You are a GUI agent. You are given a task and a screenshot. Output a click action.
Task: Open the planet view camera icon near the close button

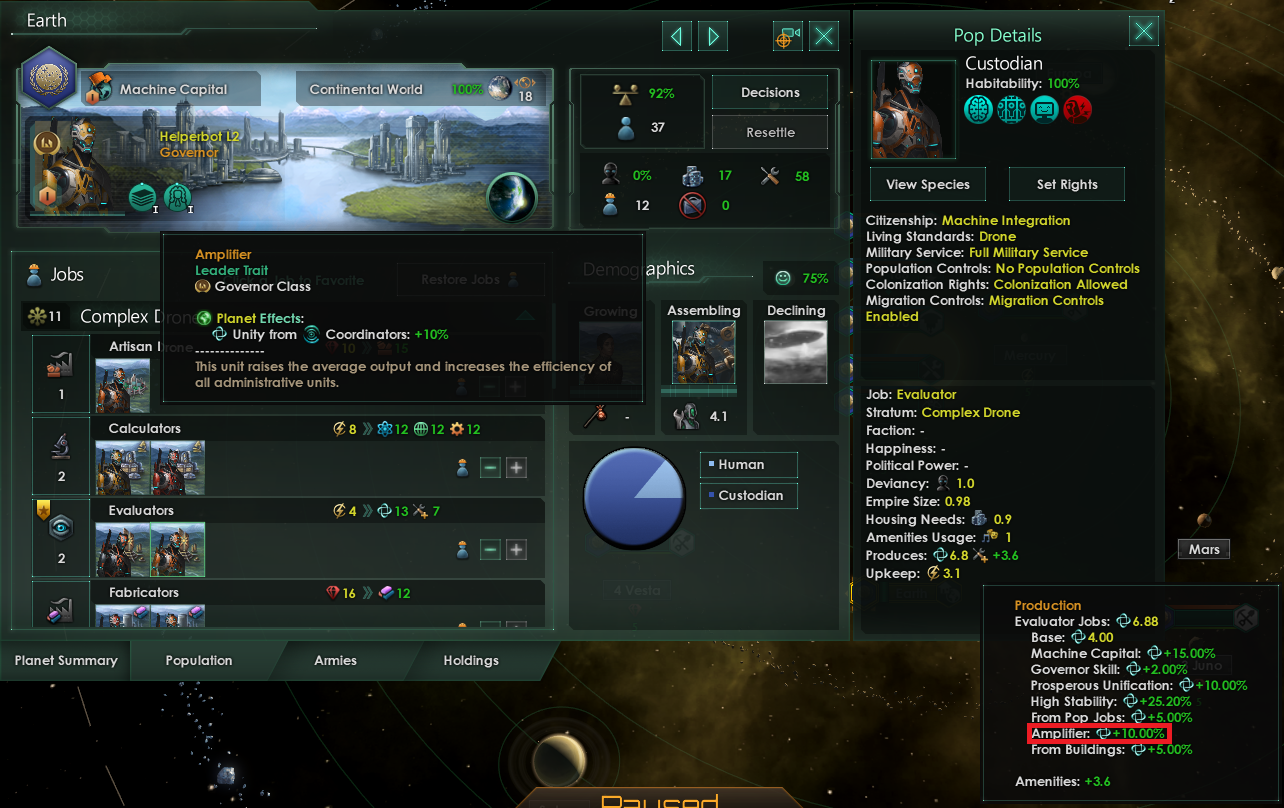tap(786, 36)
